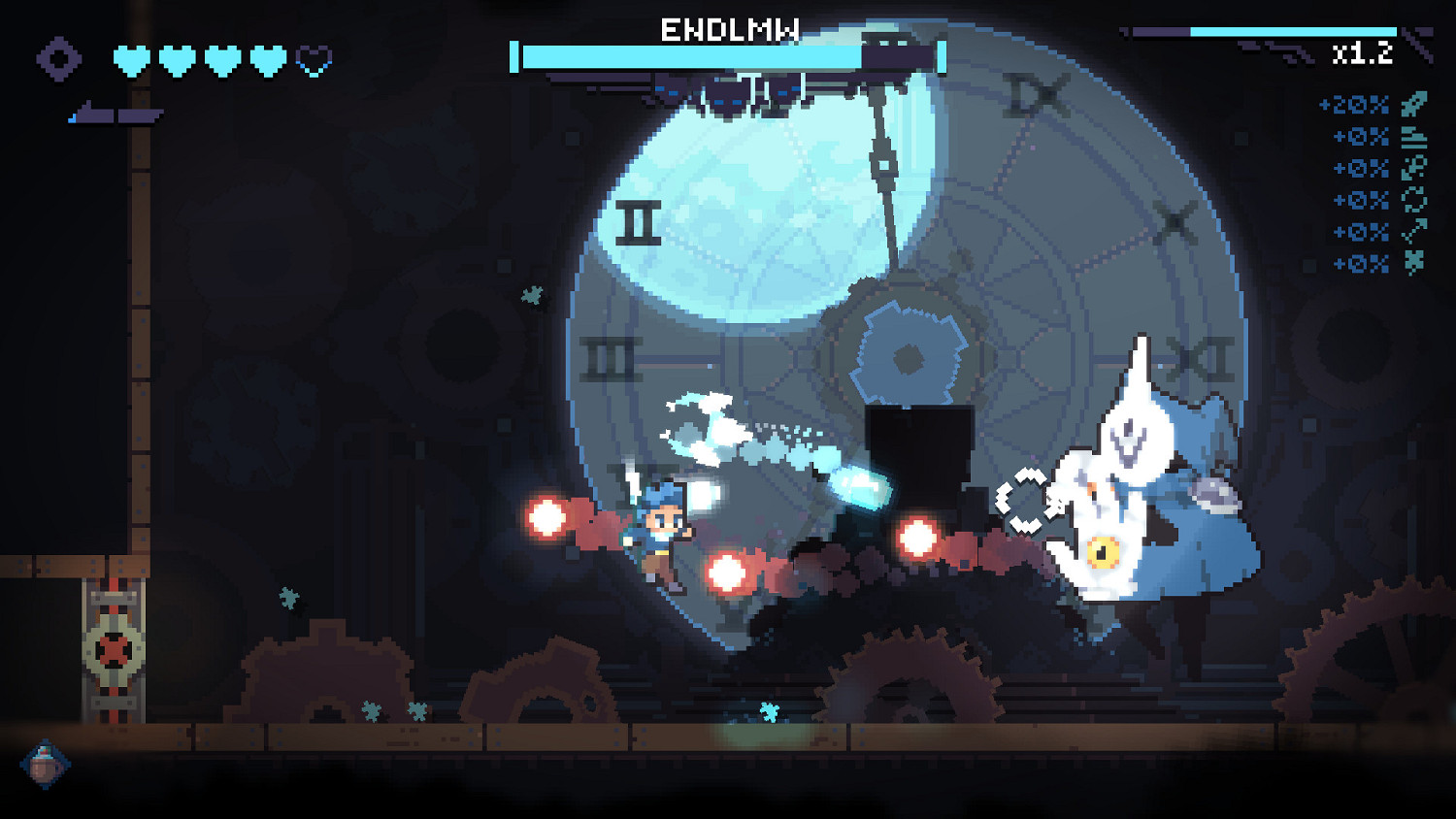
Task: Click the Roman numeral IX on the clock
Action: tap(1038, 95)
